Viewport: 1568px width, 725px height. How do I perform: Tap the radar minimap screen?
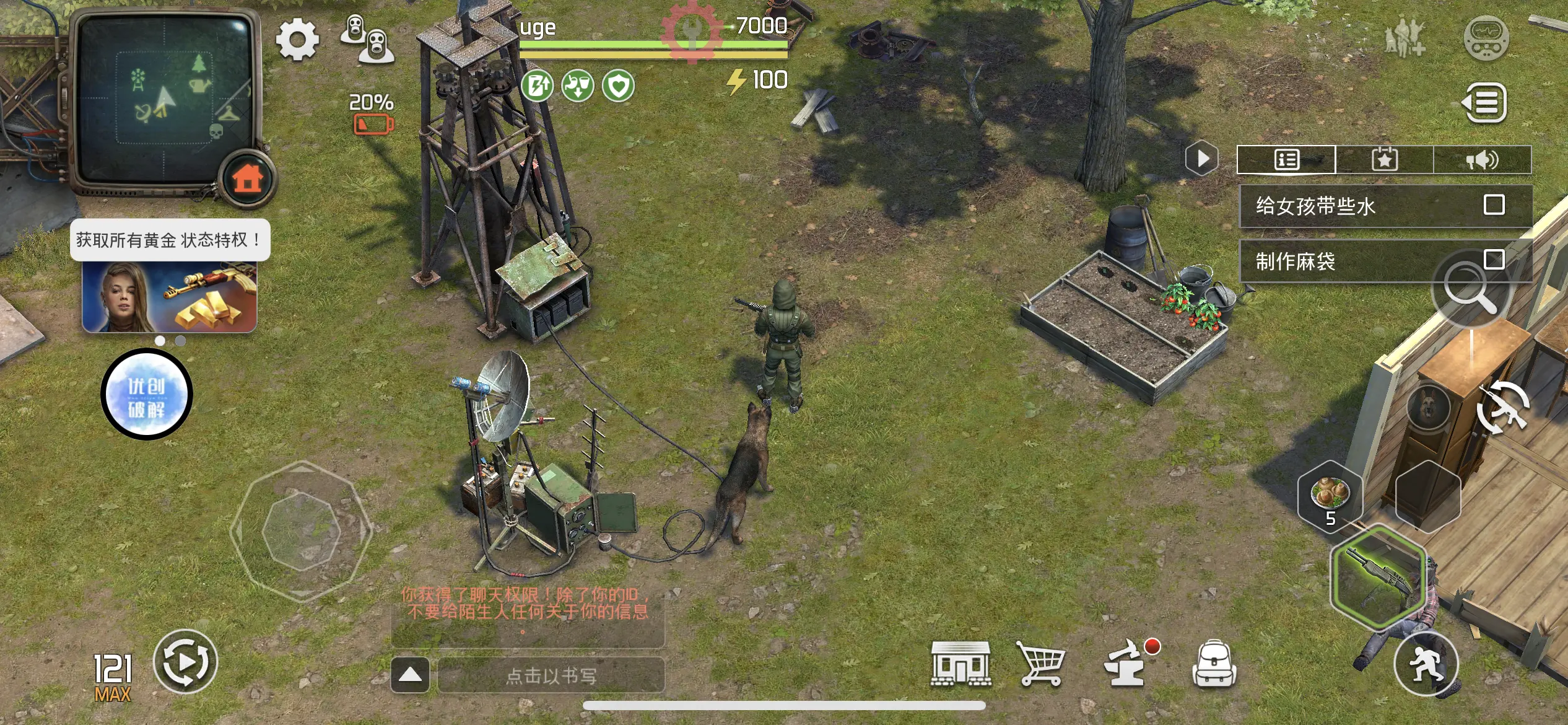(164, 99)
